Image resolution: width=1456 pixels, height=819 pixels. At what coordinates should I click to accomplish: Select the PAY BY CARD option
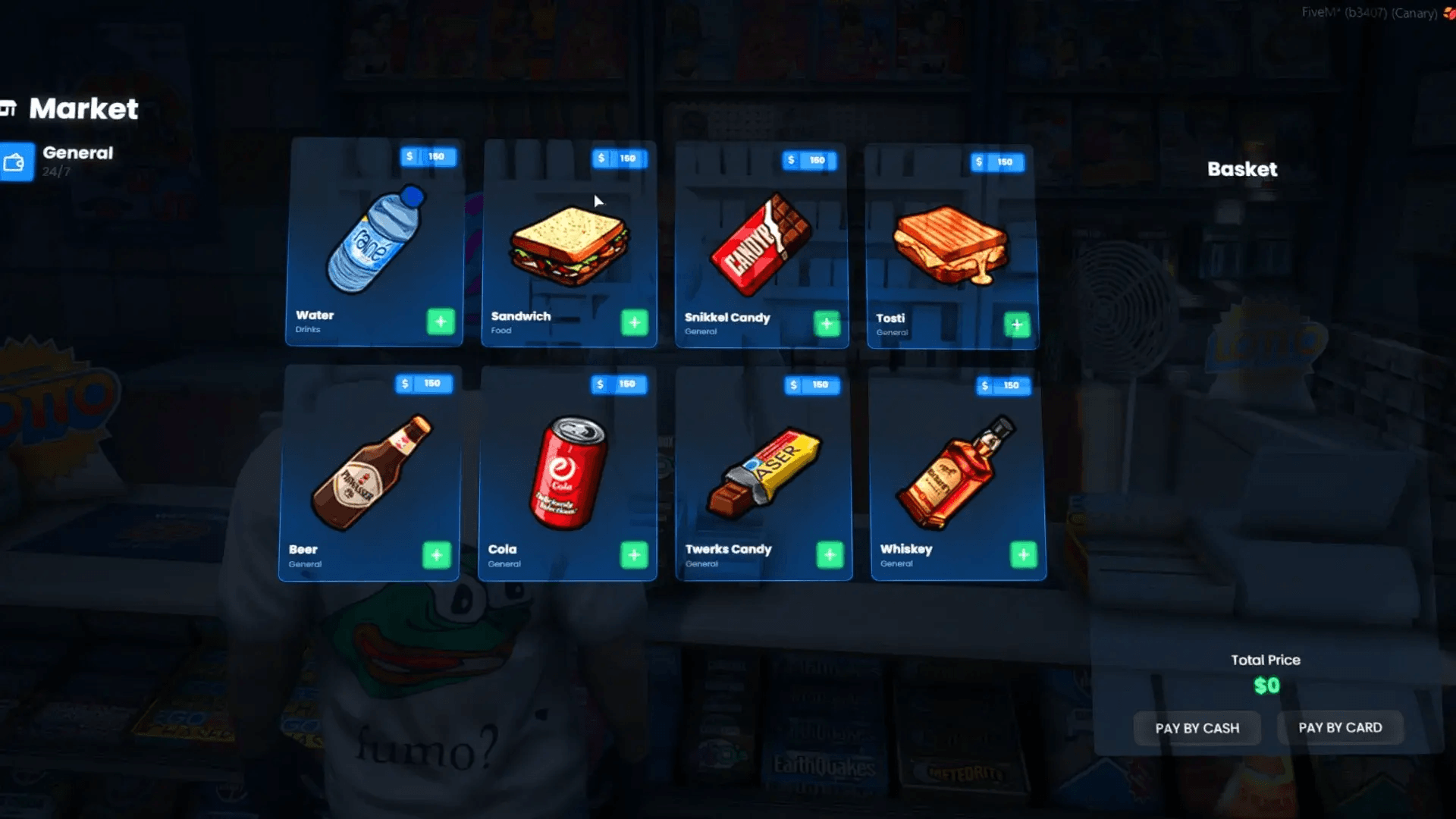click(1339, 727)
